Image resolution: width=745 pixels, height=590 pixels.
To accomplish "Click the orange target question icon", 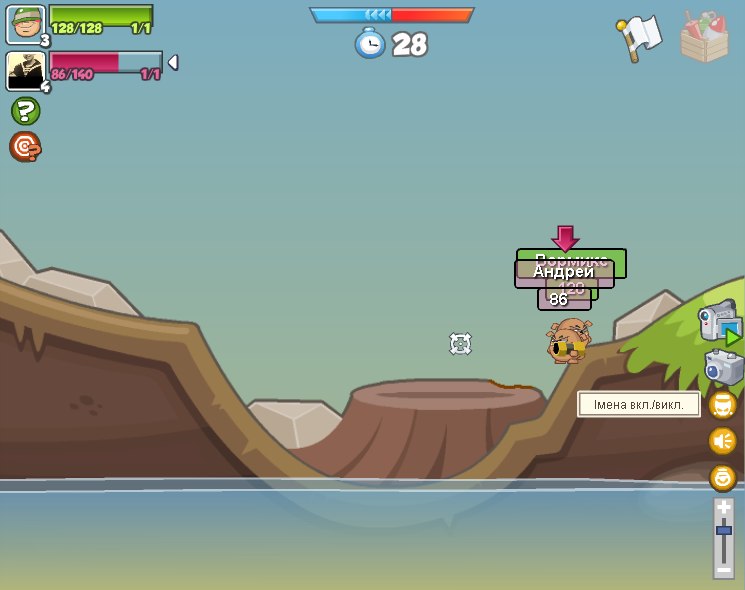I will (x=25, y=147).
